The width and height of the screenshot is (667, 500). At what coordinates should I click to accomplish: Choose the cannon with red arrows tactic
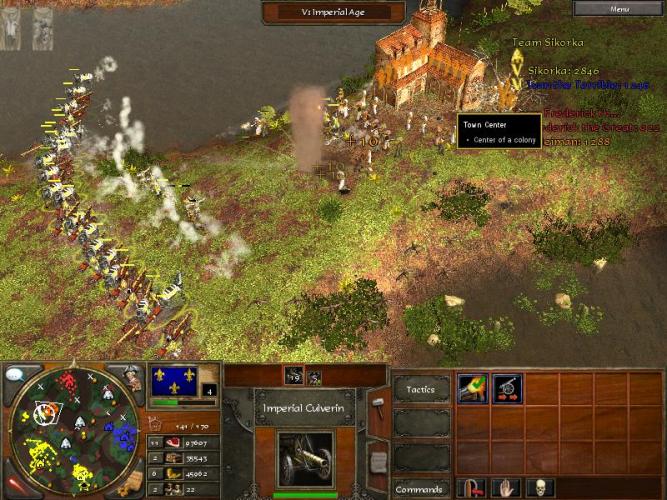coord(506,389)
